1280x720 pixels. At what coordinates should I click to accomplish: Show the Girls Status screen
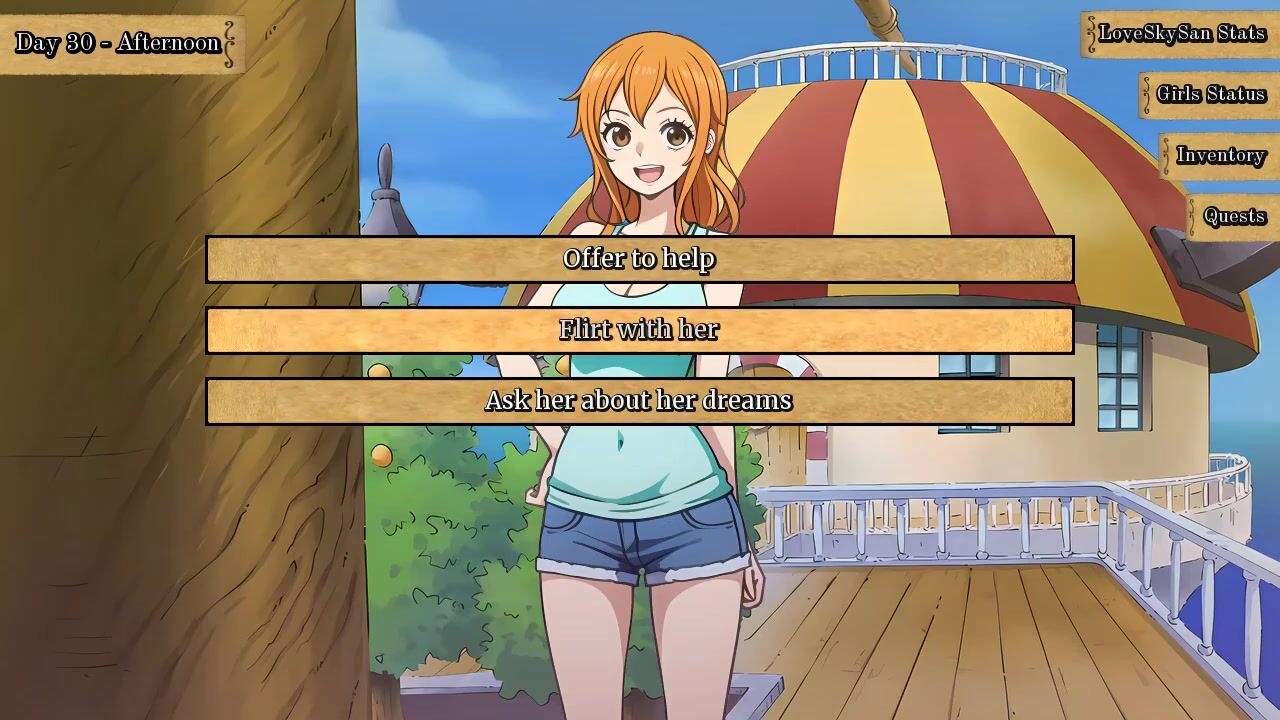[1210, 94]
